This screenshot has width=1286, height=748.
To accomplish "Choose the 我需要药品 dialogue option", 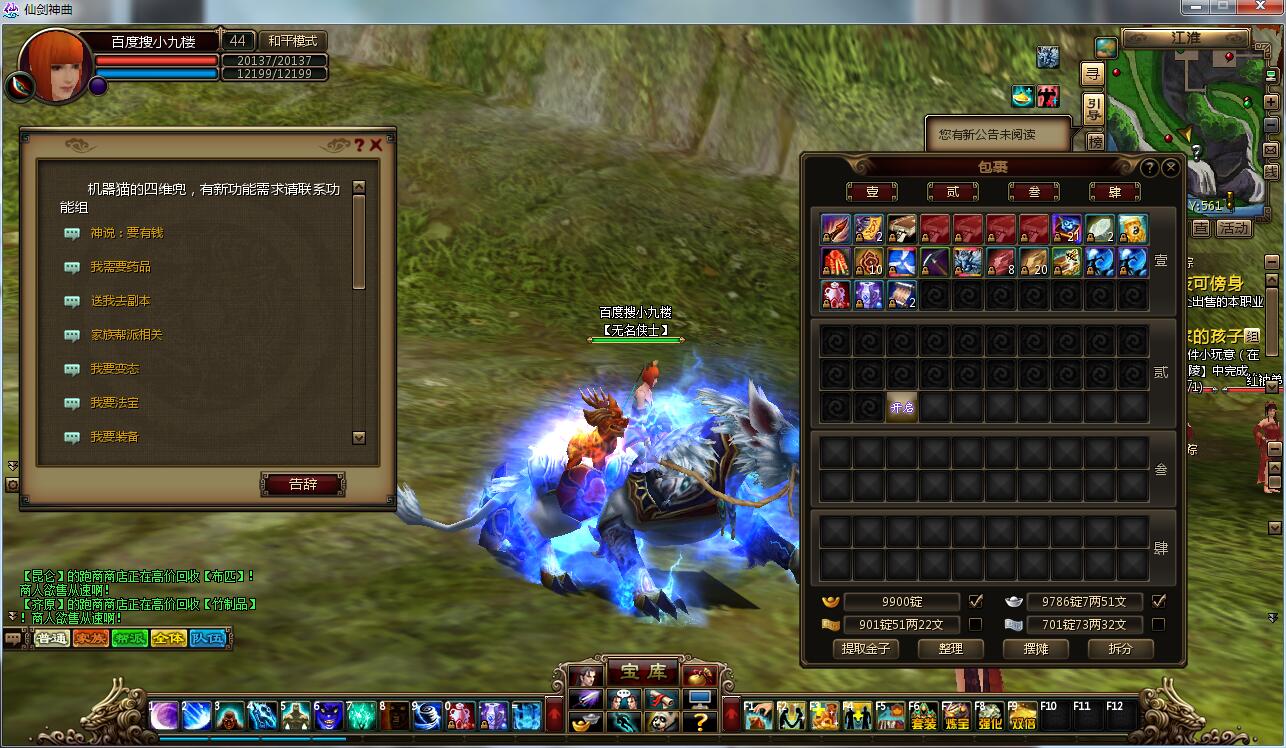I will click(120, 267).
